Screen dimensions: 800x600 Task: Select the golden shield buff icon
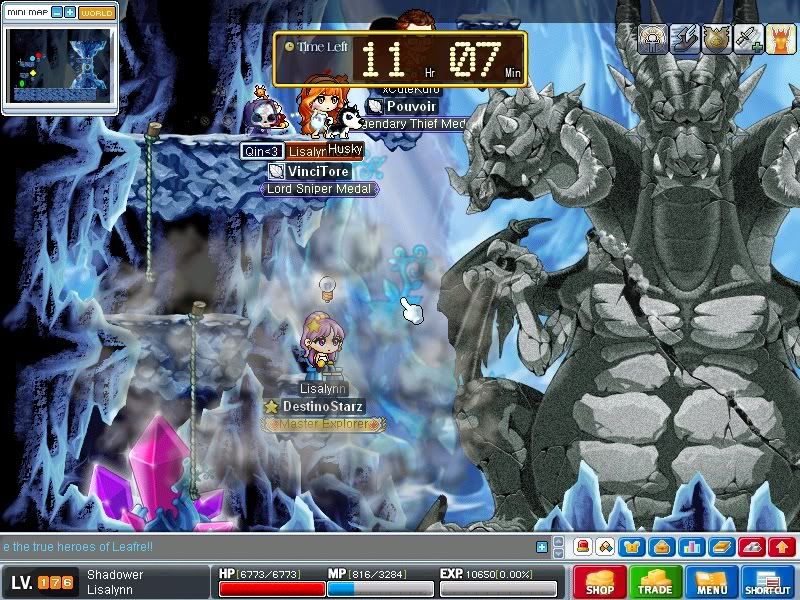coord(716,38)
